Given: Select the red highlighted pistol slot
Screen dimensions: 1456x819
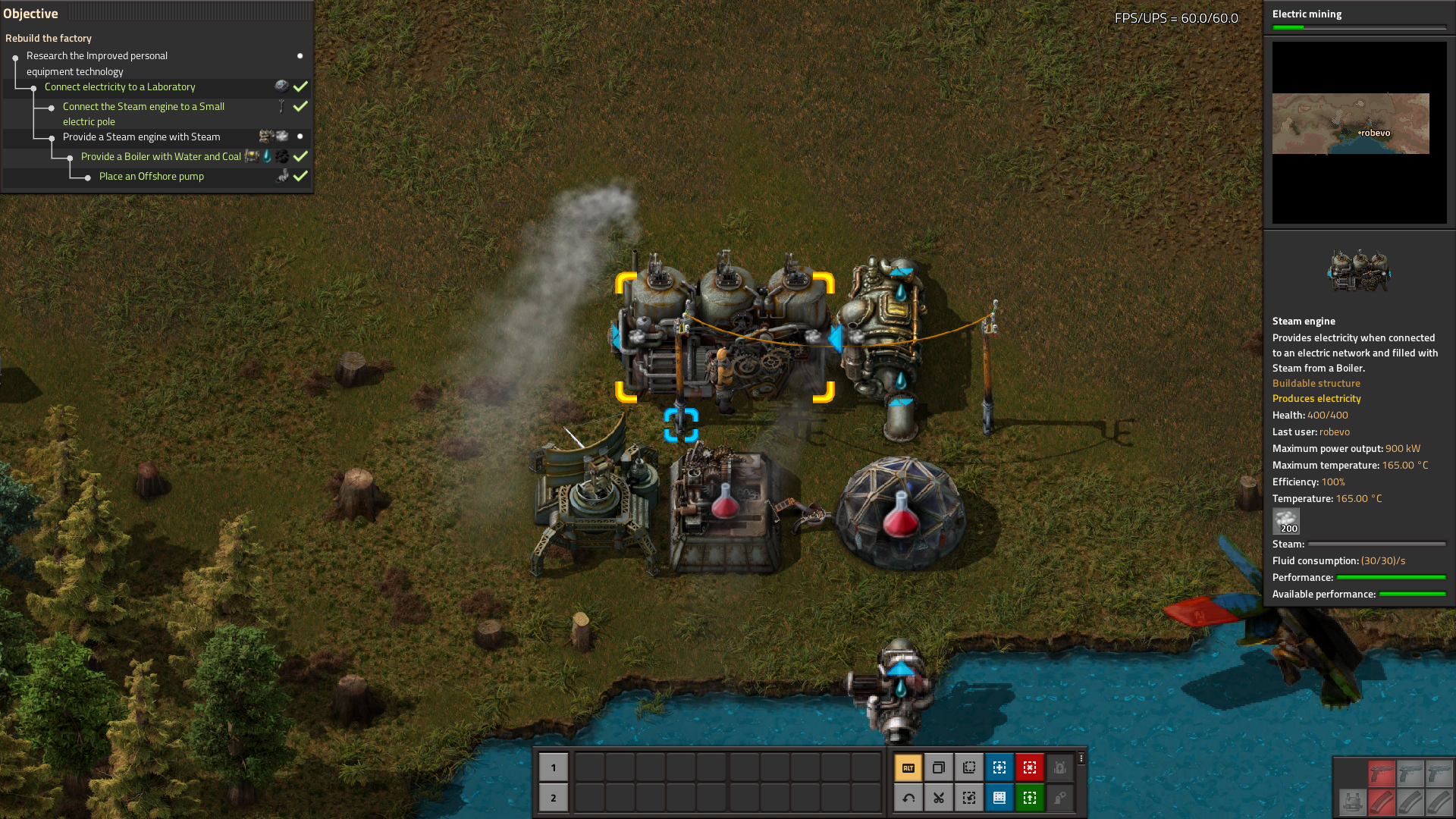Looking at the screenshot, I should click(1382, 773).
